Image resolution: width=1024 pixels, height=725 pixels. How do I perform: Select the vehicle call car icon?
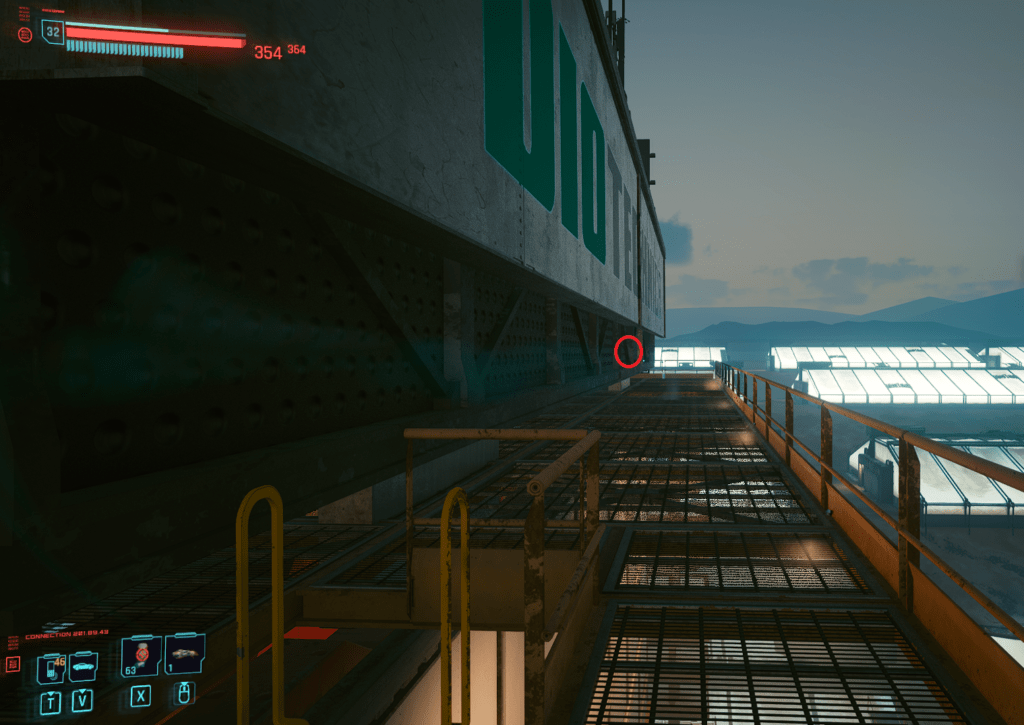tap(82, 667)
